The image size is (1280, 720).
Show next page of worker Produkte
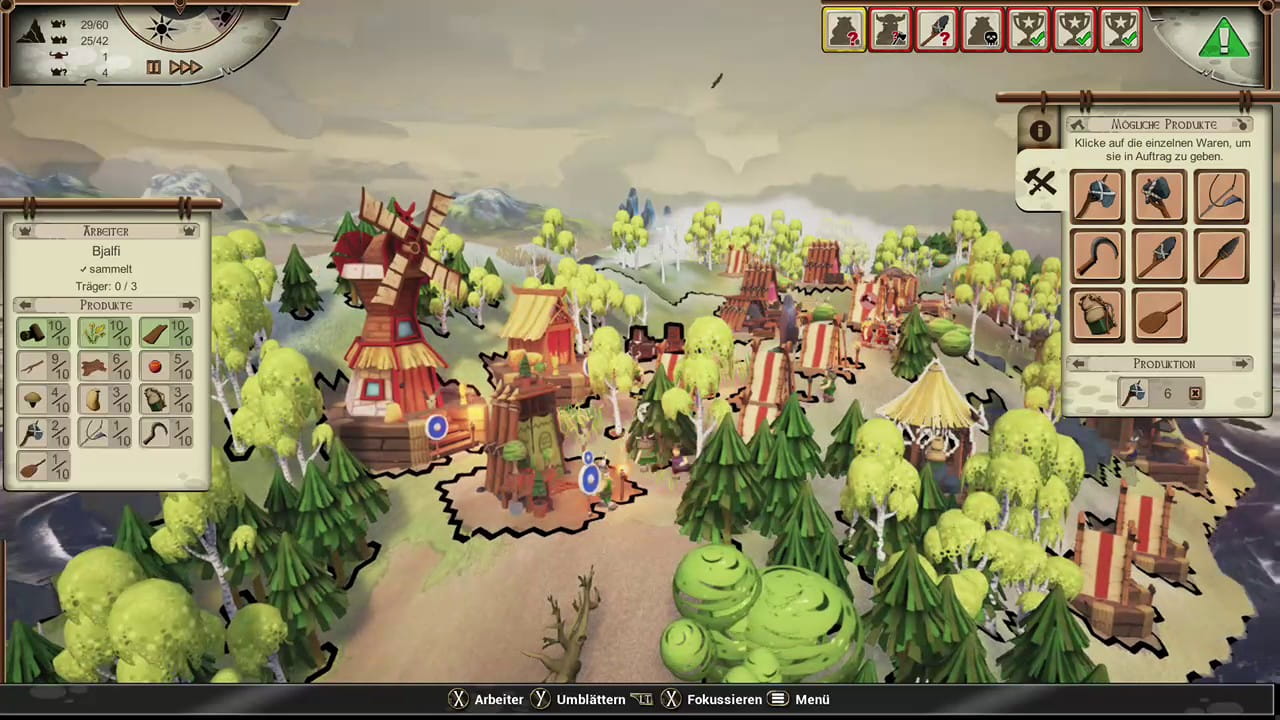pyautogui.click(x=188, y=305)
